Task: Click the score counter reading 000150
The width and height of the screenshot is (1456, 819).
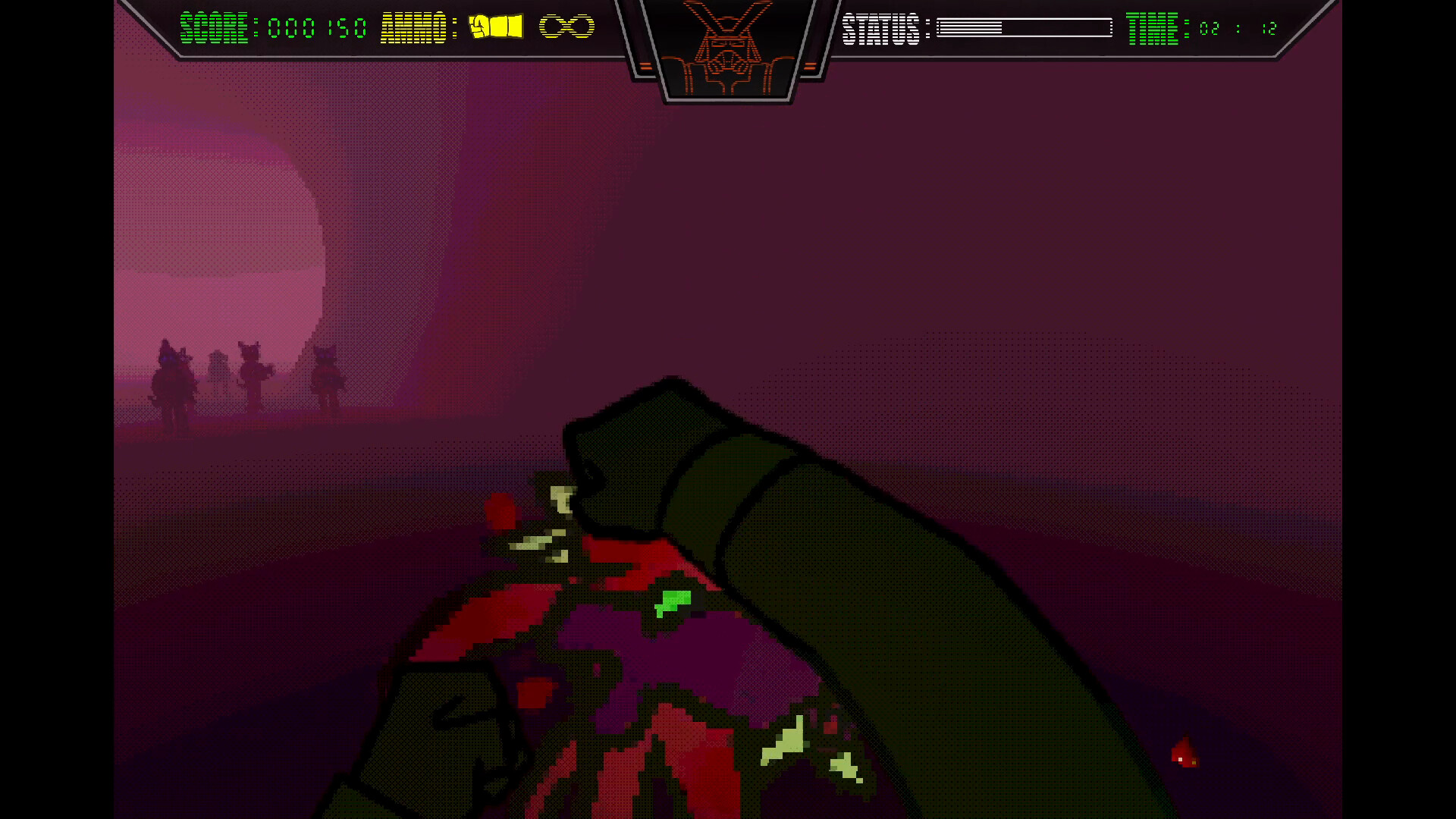Action: click(316, 26)
